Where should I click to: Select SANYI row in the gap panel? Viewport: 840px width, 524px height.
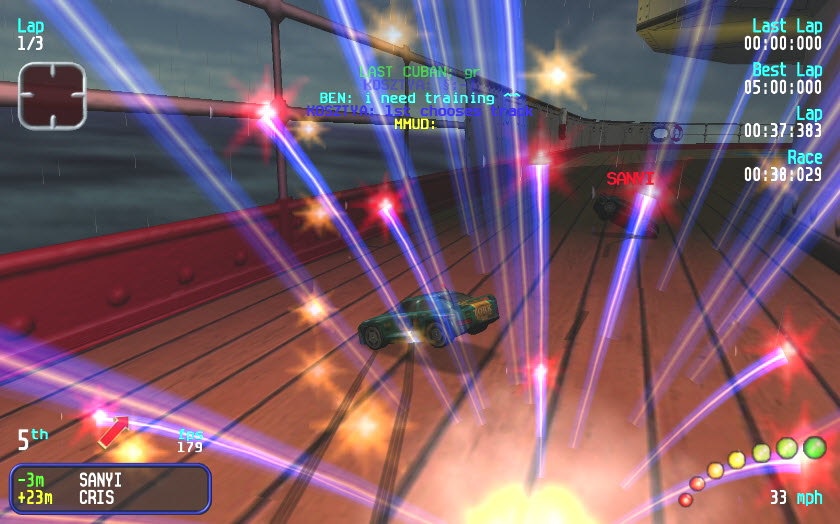click(109, 480)
